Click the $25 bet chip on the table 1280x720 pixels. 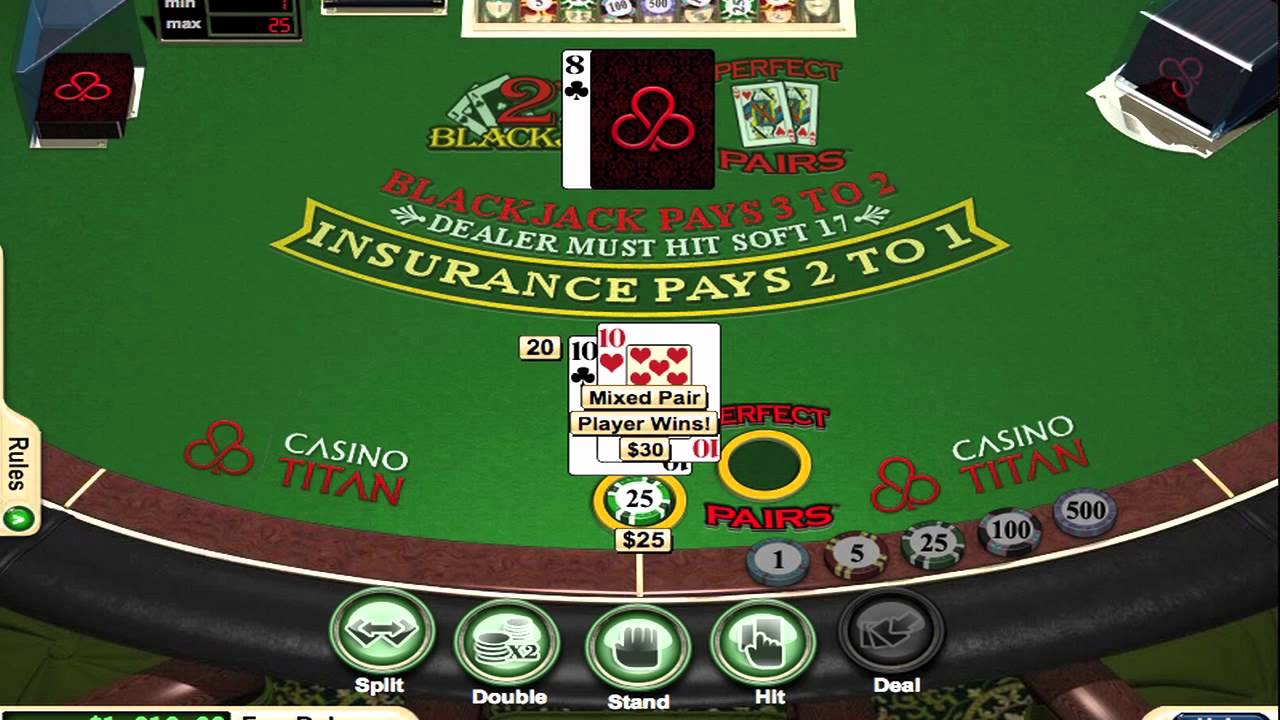coord(640,499)
